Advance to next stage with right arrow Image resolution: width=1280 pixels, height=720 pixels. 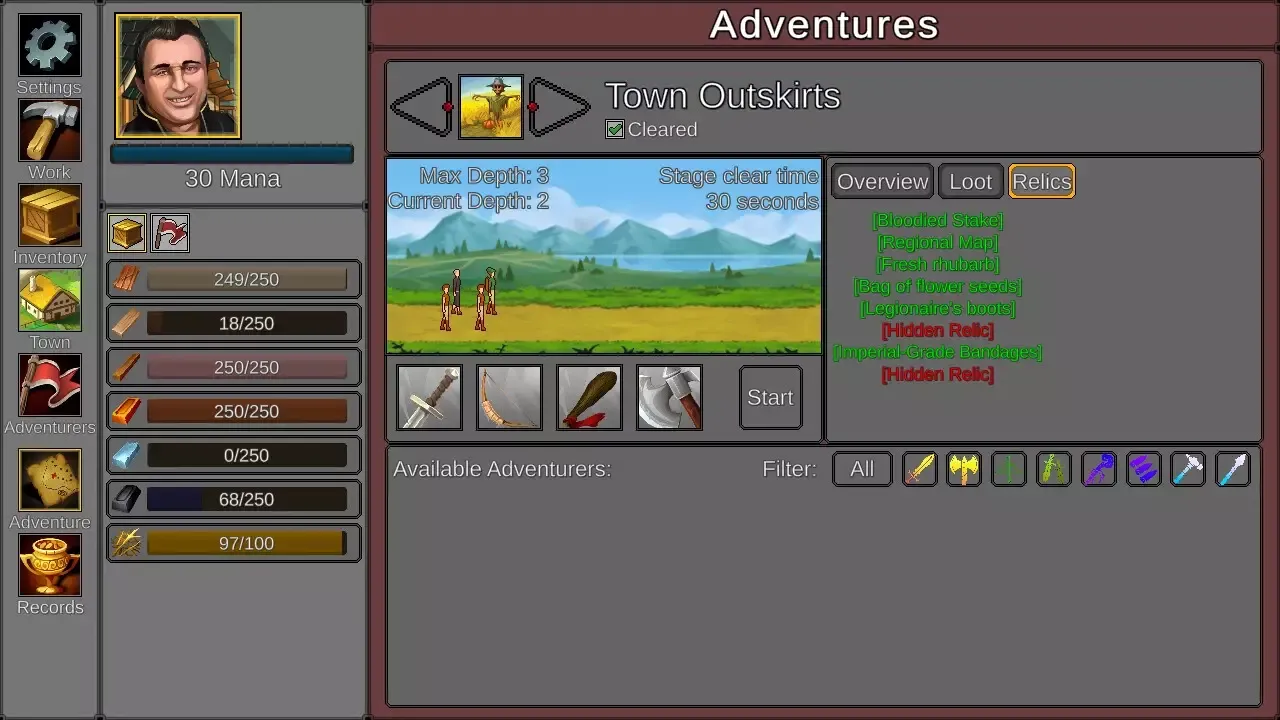560,105
